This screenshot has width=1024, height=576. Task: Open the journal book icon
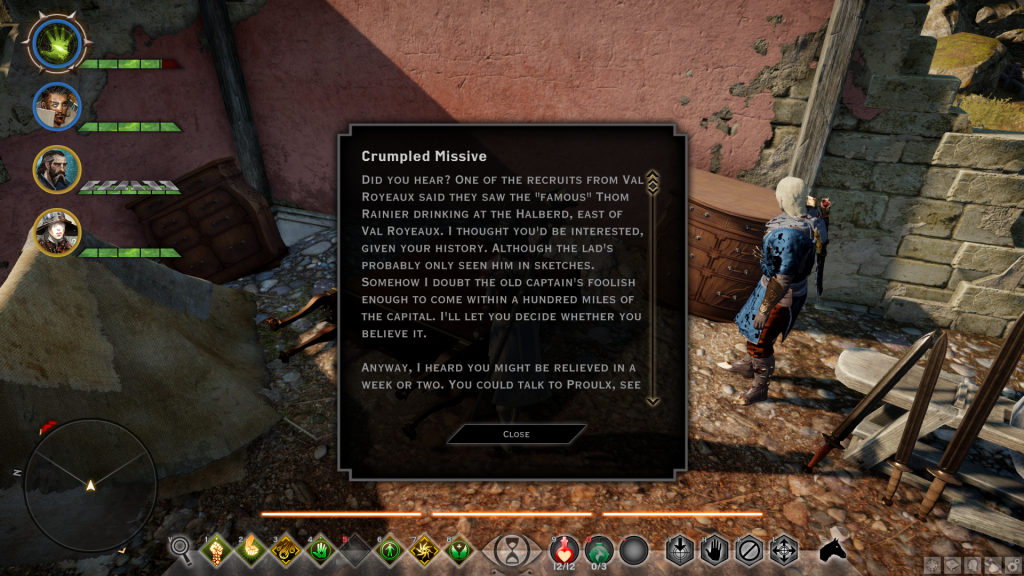tap(951, 565)
